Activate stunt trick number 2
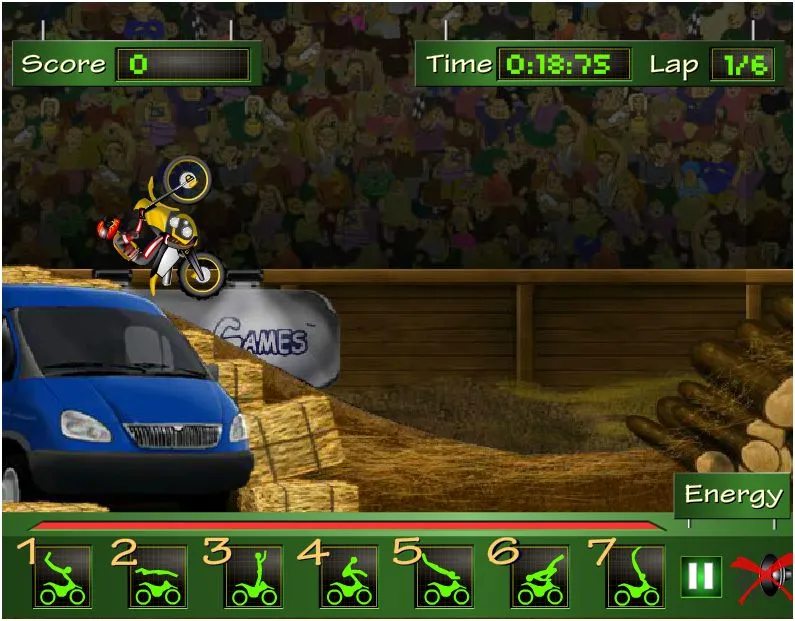The image size is (795, 621). [157, 578]
